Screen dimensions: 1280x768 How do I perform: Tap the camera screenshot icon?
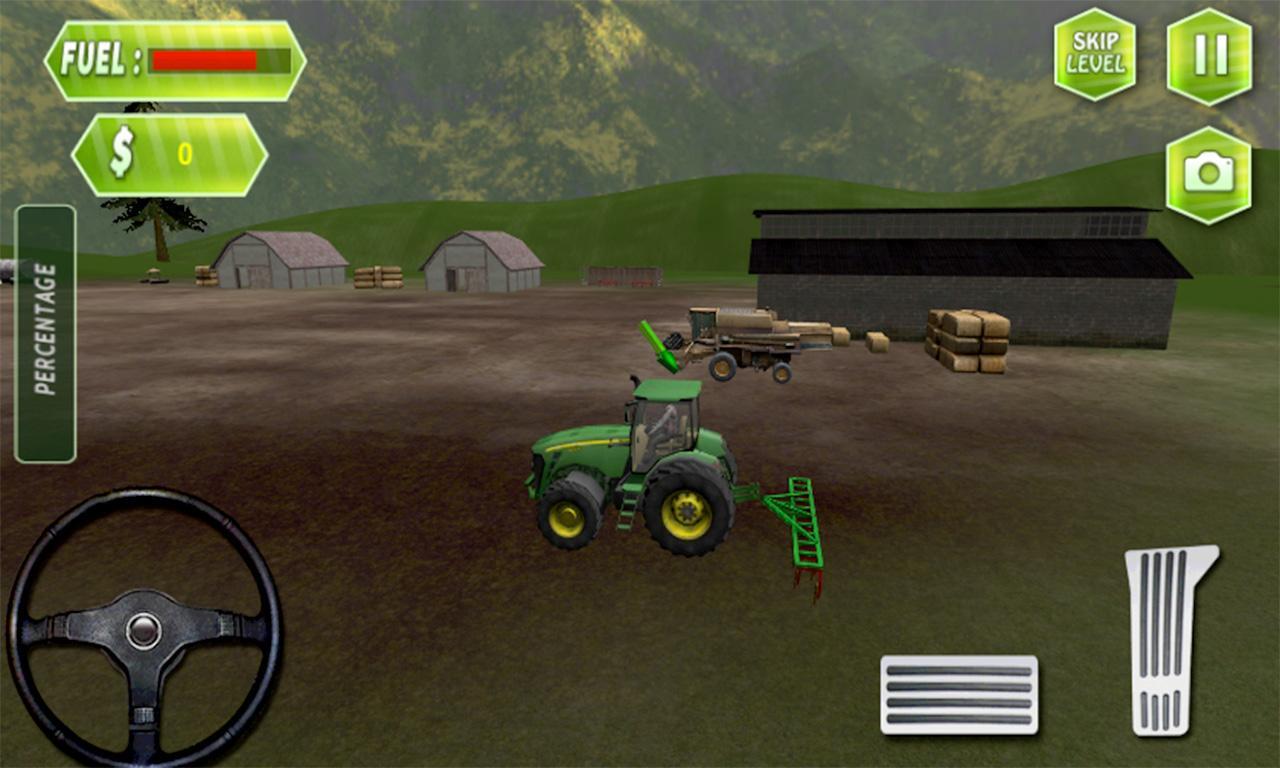click(x=1211, y=173)
